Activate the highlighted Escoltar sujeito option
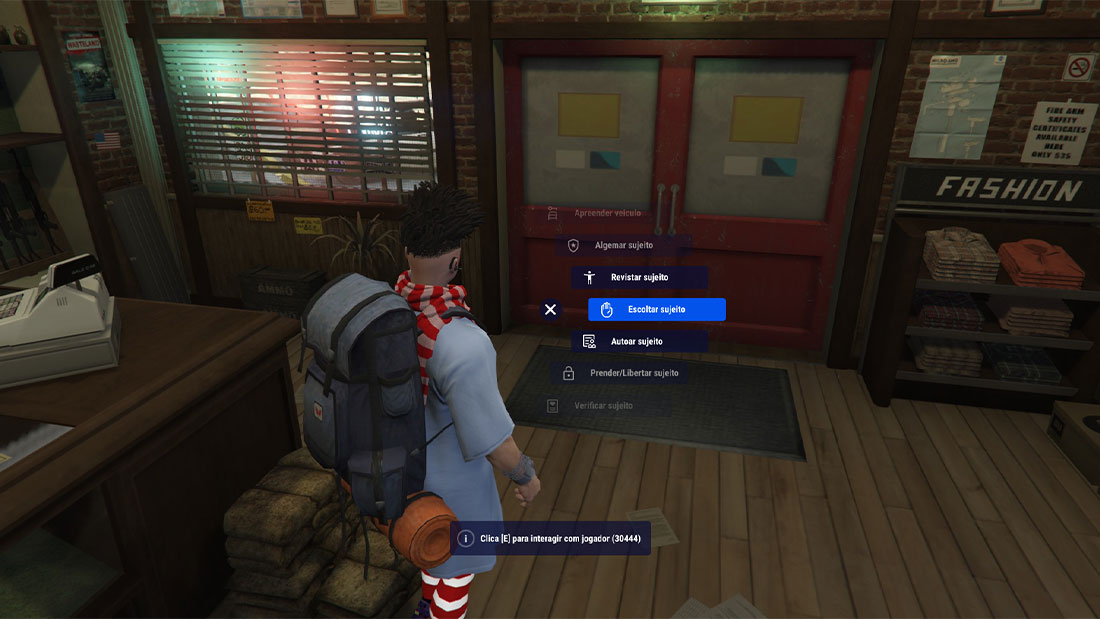This screenshot has height=619, width=1100. tap(656, 310)
